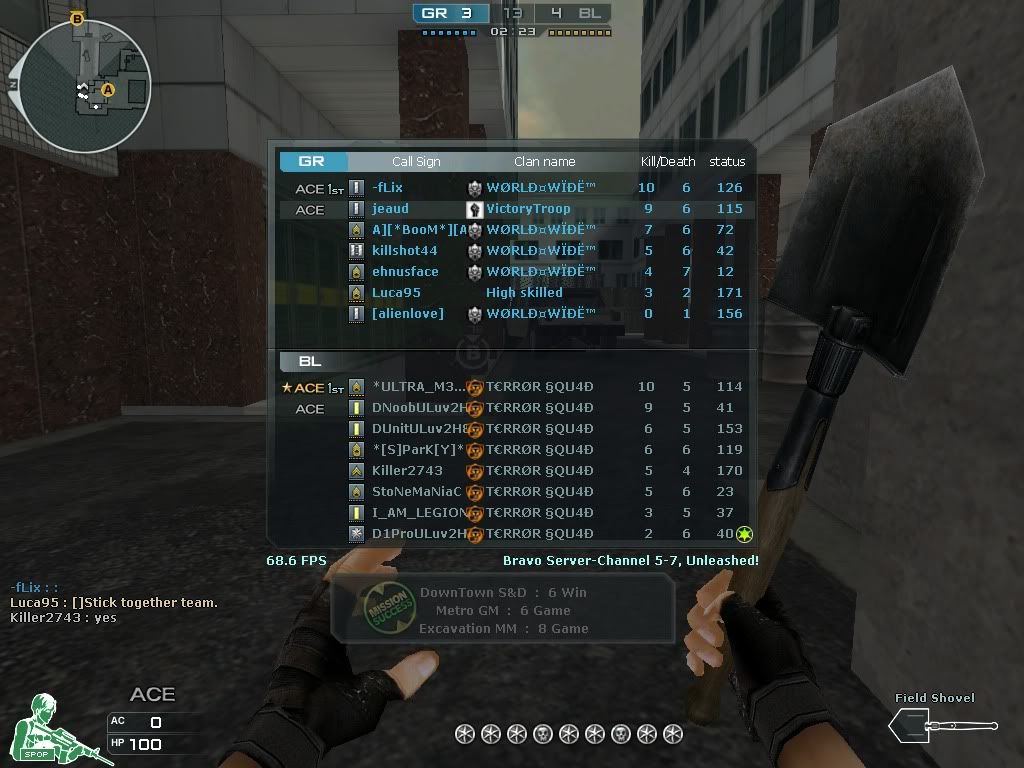Select jeaud's scoreboard row
Screen dimensions: 1024x768
tap(390, 209)
